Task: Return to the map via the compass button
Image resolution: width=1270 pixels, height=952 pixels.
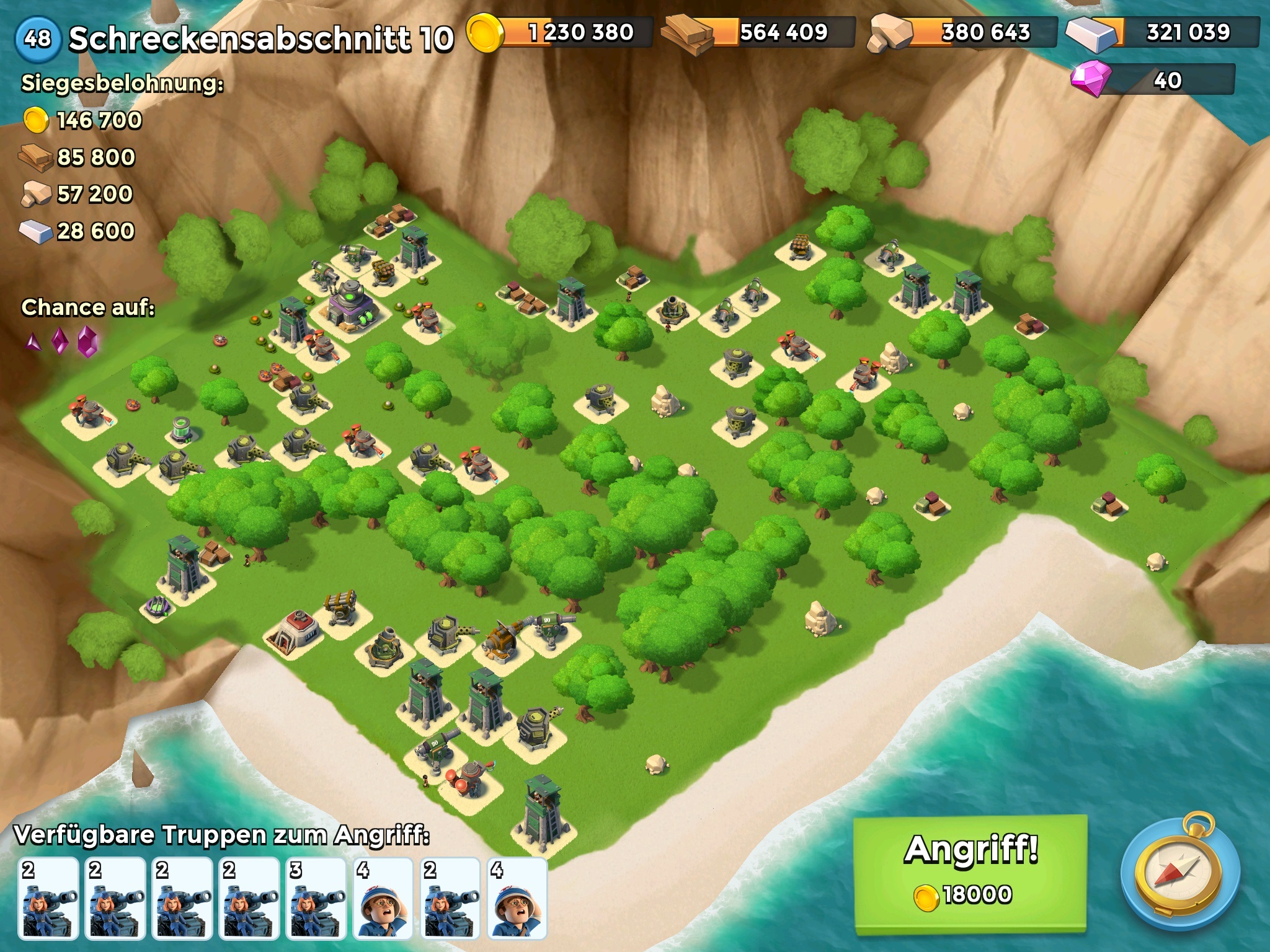Action: (x=1181, y=876)
